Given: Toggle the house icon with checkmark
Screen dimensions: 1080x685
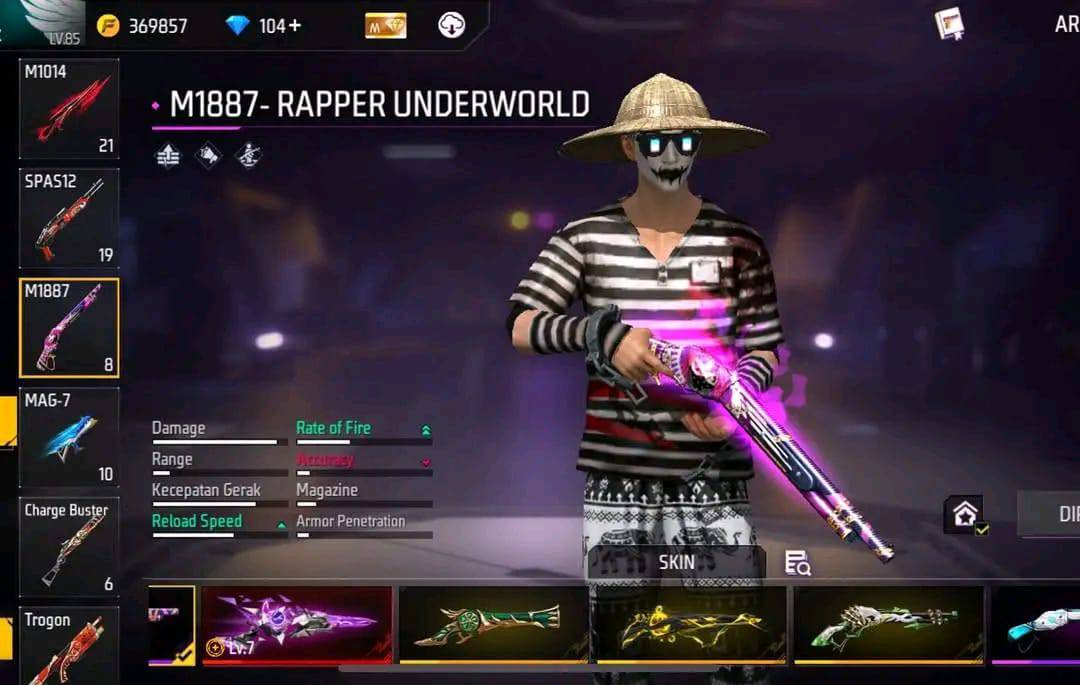Looking at the screenshot, I should pyautogui.click(x=966, y=515).
